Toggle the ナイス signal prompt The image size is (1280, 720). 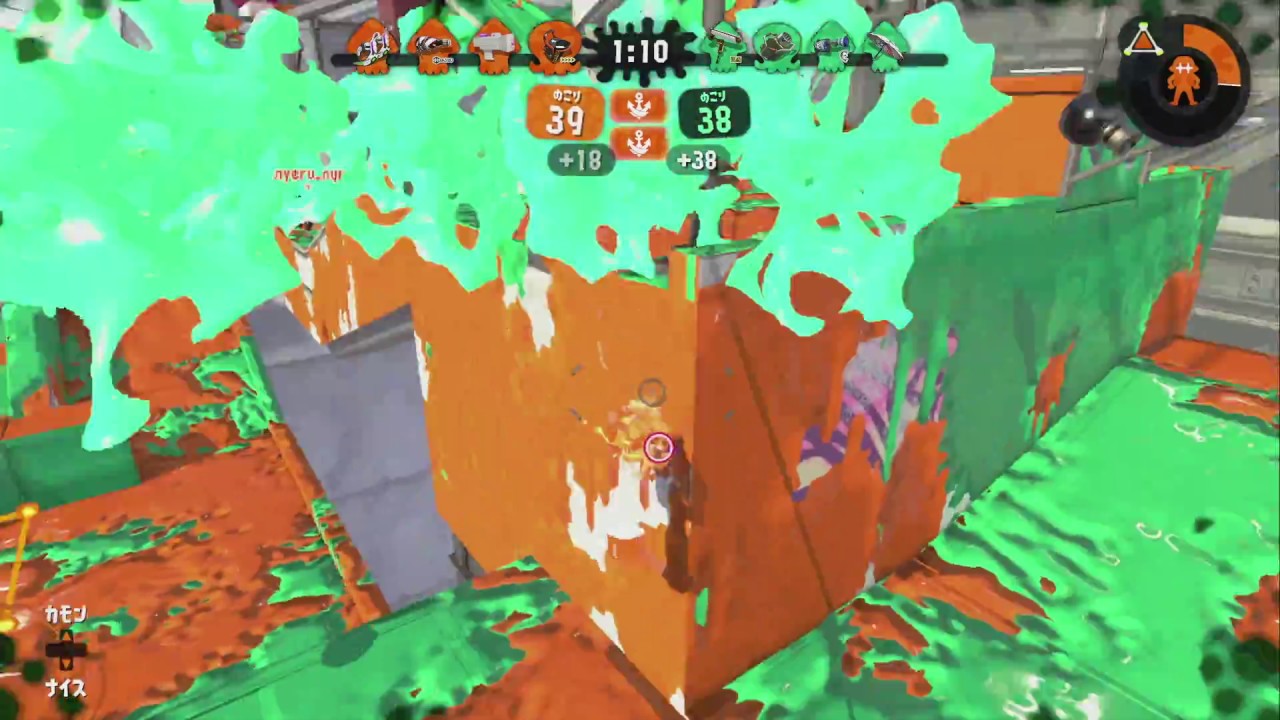68,688
